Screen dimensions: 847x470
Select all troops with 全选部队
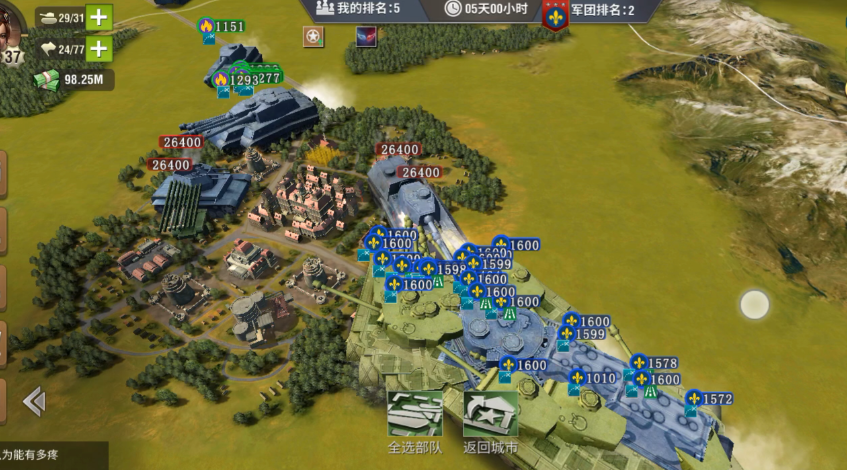point(414,421)
